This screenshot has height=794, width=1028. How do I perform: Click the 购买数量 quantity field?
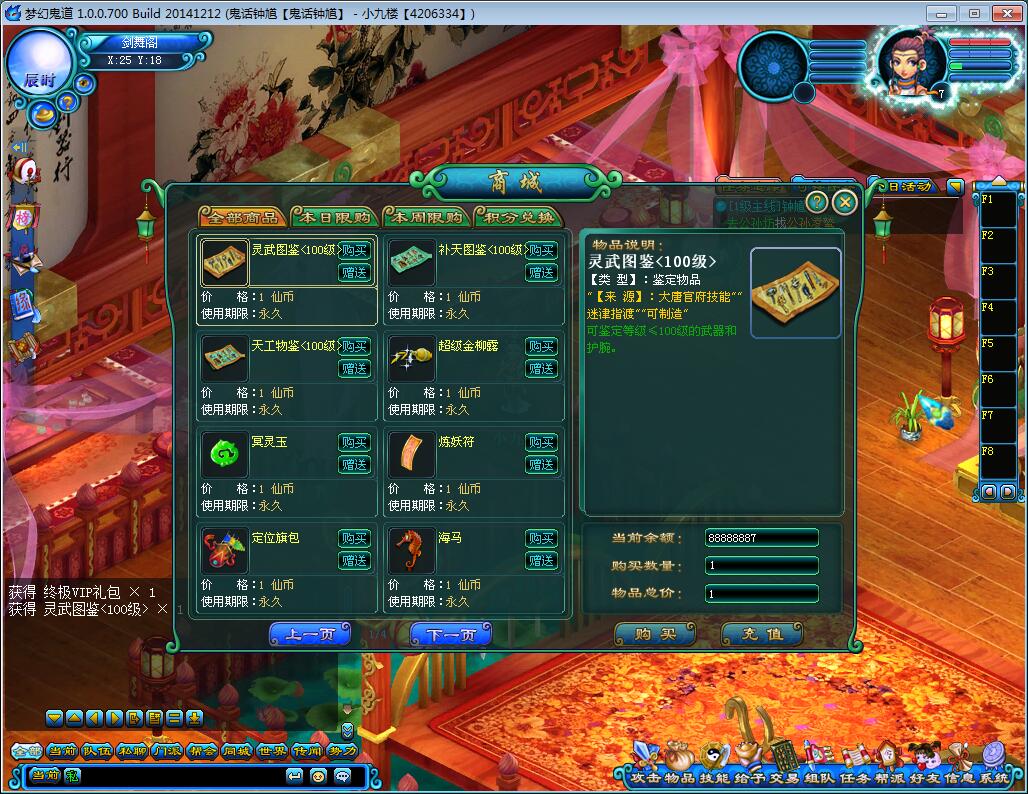(761, 565)
